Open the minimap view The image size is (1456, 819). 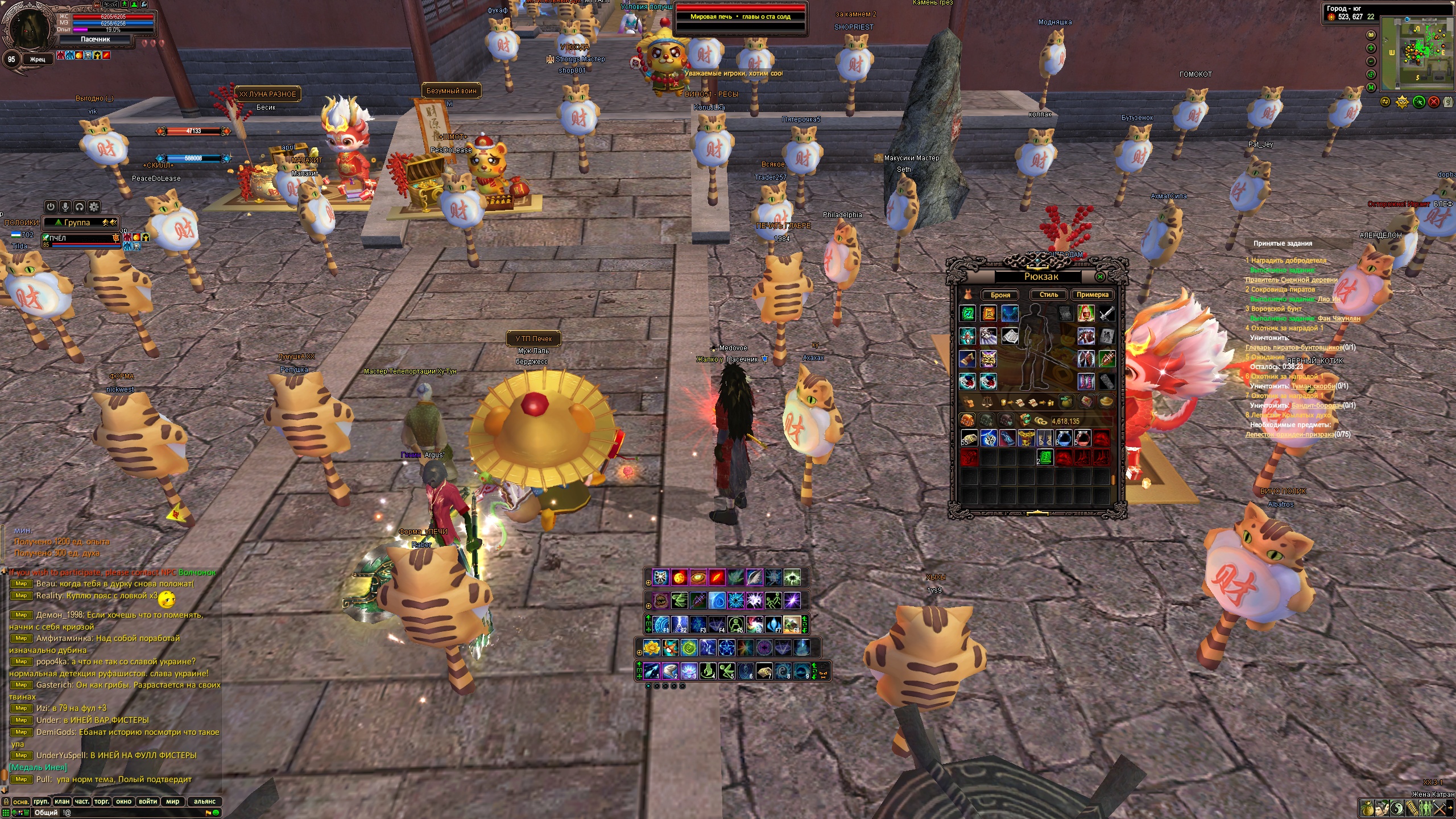(x=1417, y=53)
